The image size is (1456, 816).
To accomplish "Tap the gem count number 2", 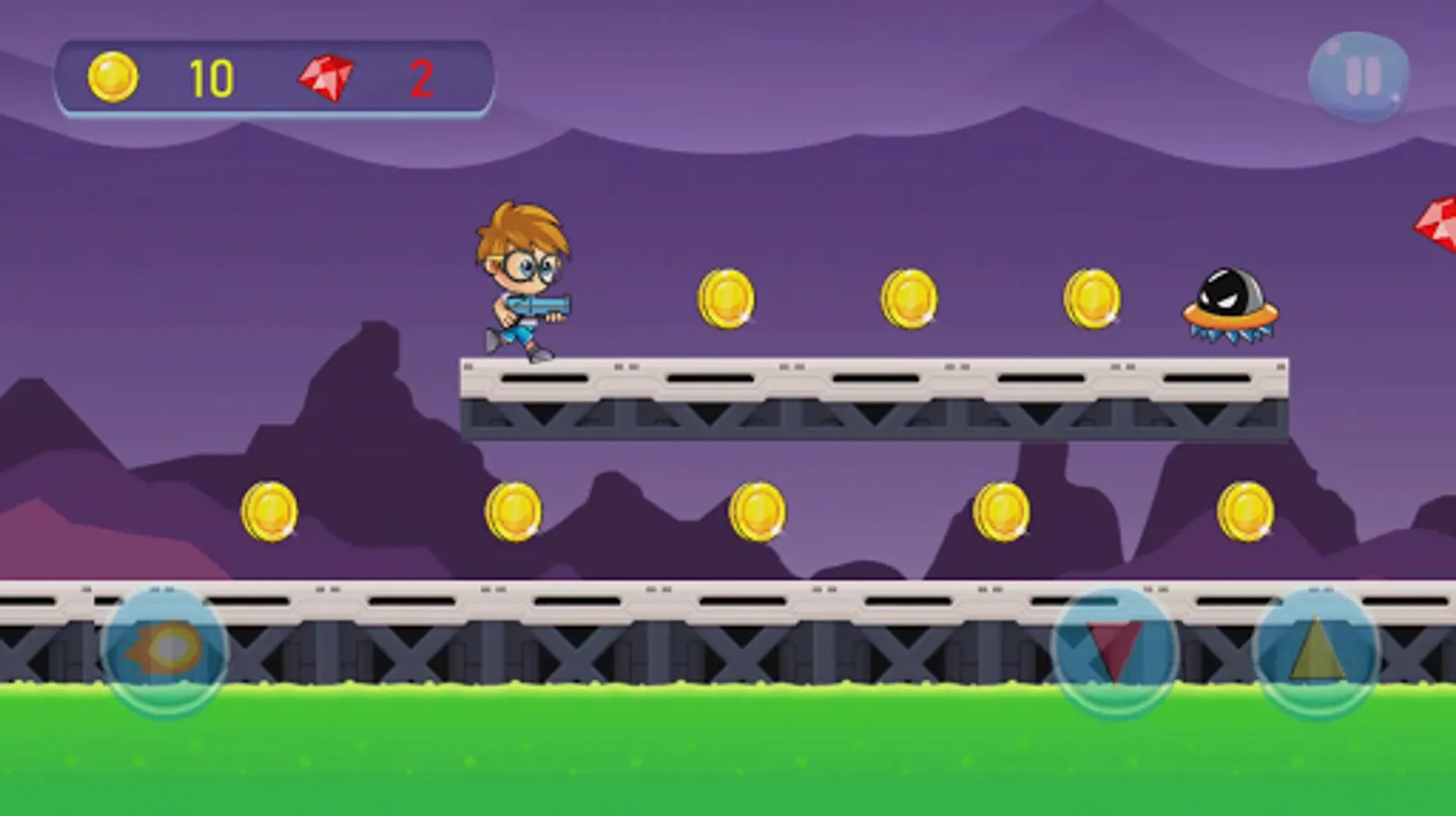I will click(419, 80).
